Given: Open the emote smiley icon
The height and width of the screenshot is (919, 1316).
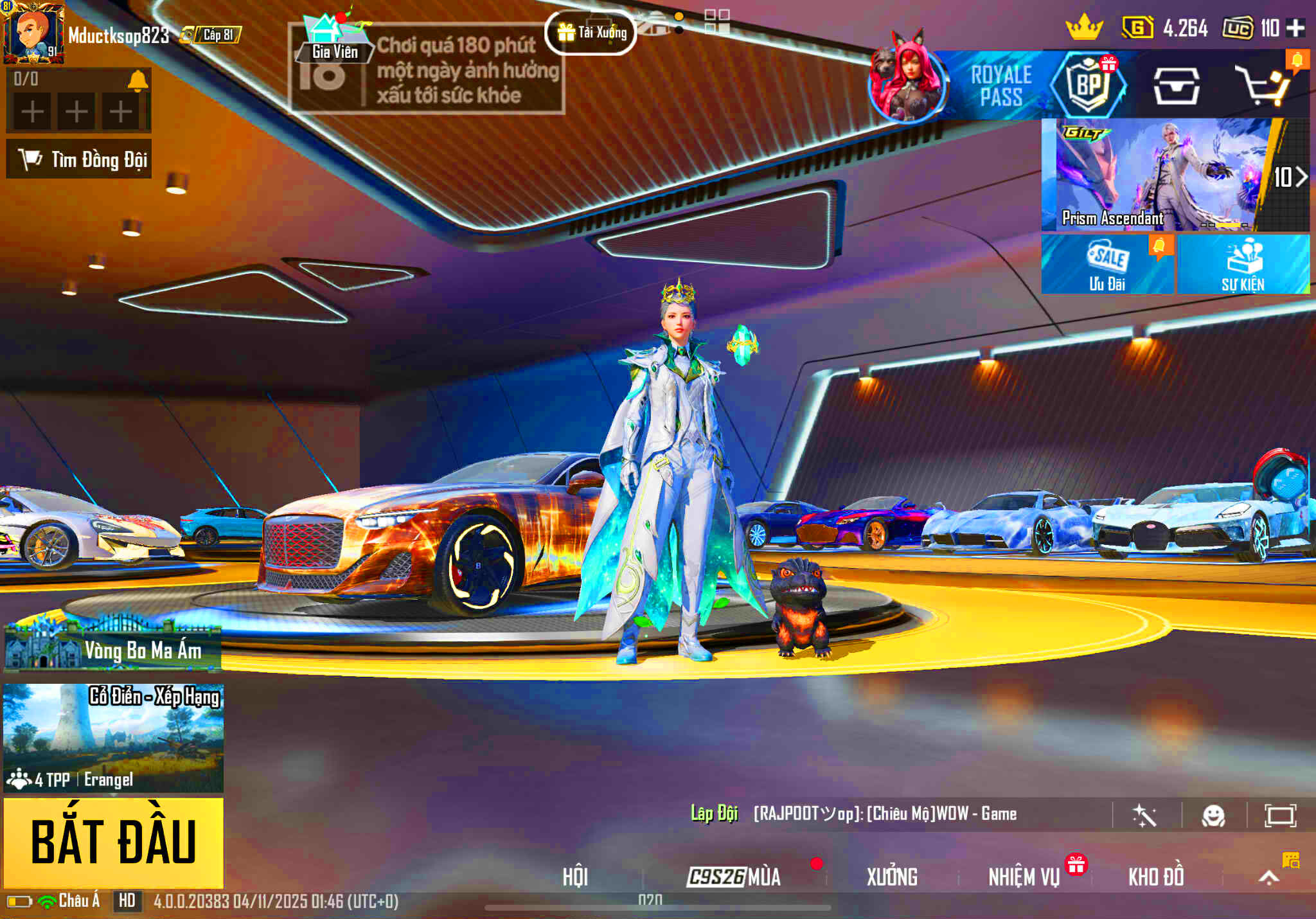Looking at the screenshot, I should point(1213,816).
